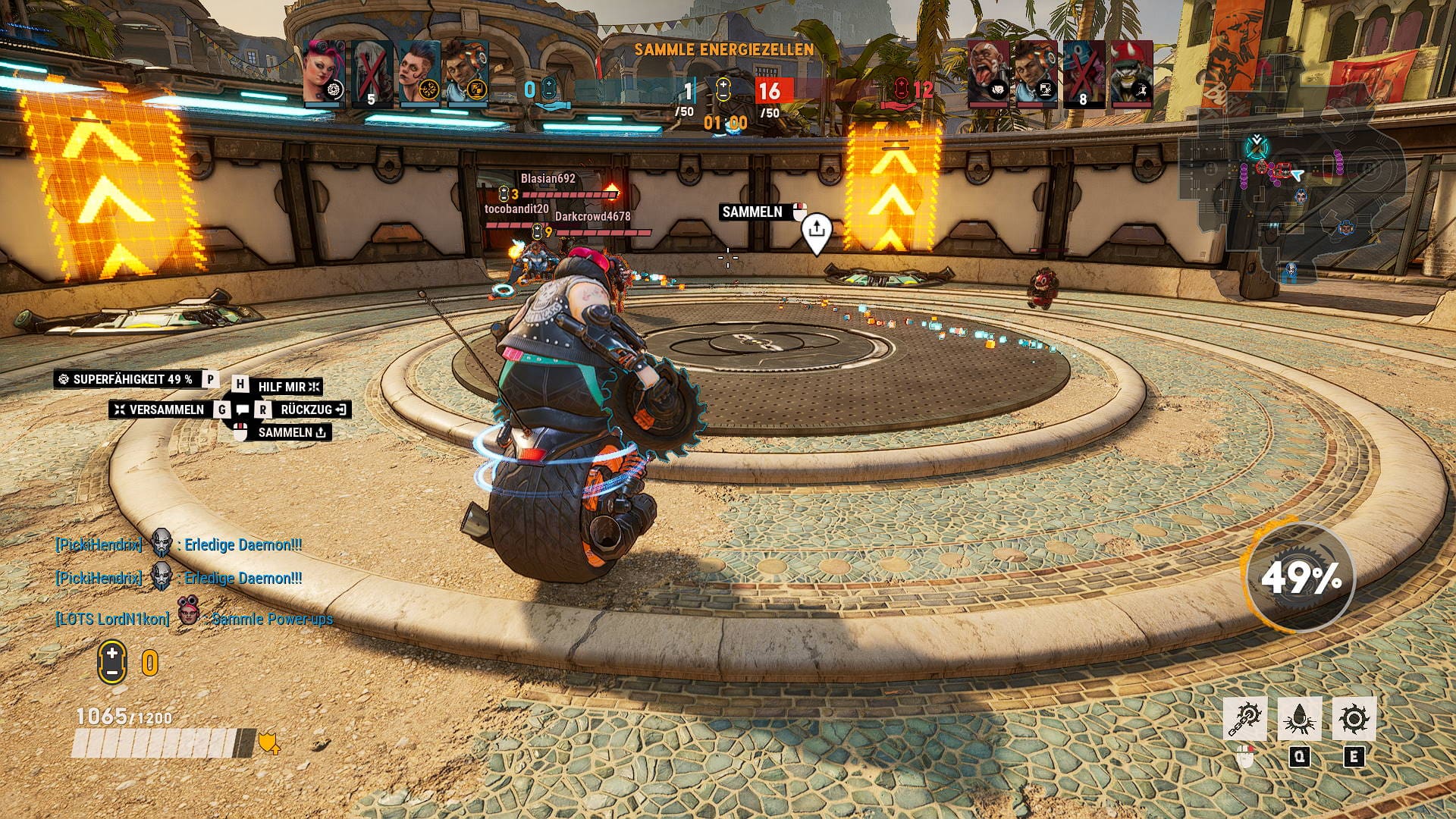
Task: Select the blue-mohawk teammate portrait
Action: [x=419, y=73]
